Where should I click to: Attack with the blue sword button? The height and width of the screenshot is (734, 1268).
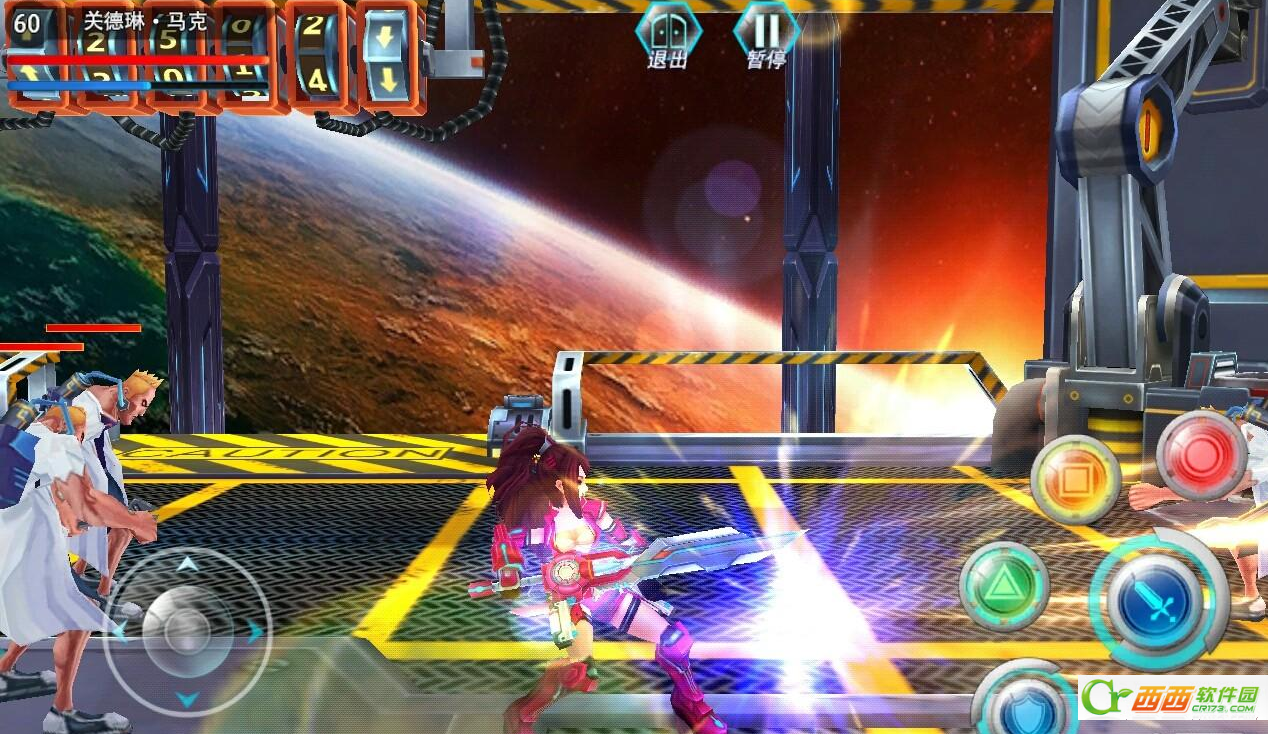[x=1154, y=602]
